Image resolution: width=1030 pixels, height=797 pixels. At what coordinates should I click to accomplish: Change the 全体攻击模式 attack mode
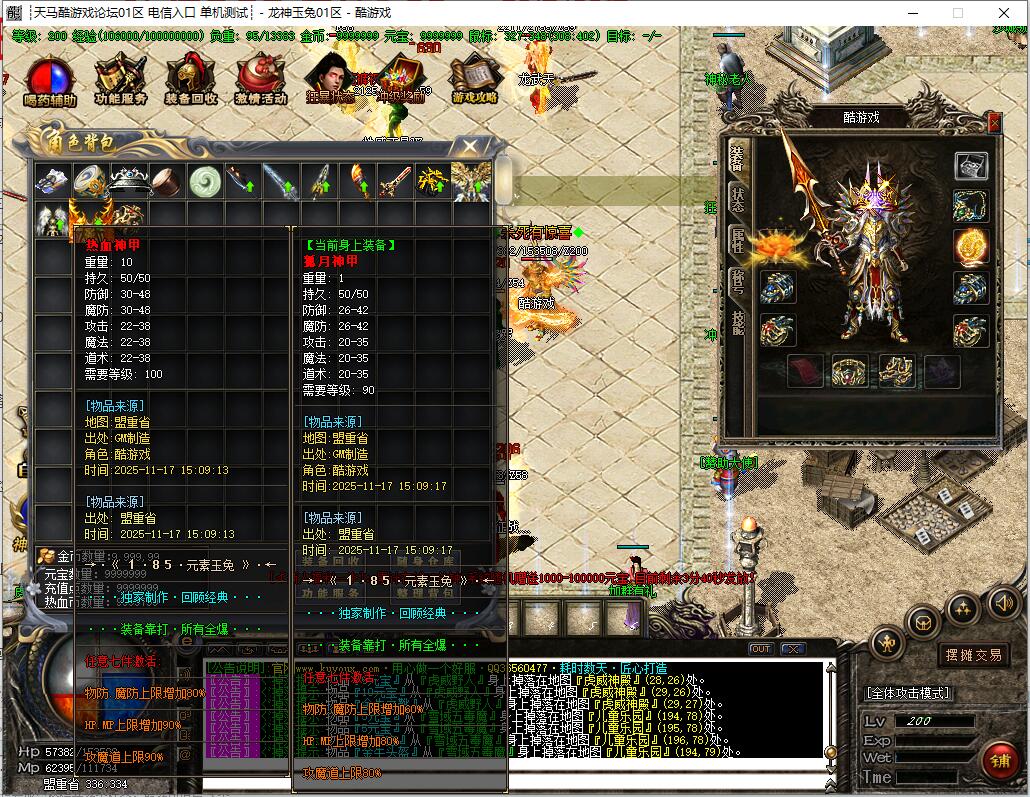908,693
